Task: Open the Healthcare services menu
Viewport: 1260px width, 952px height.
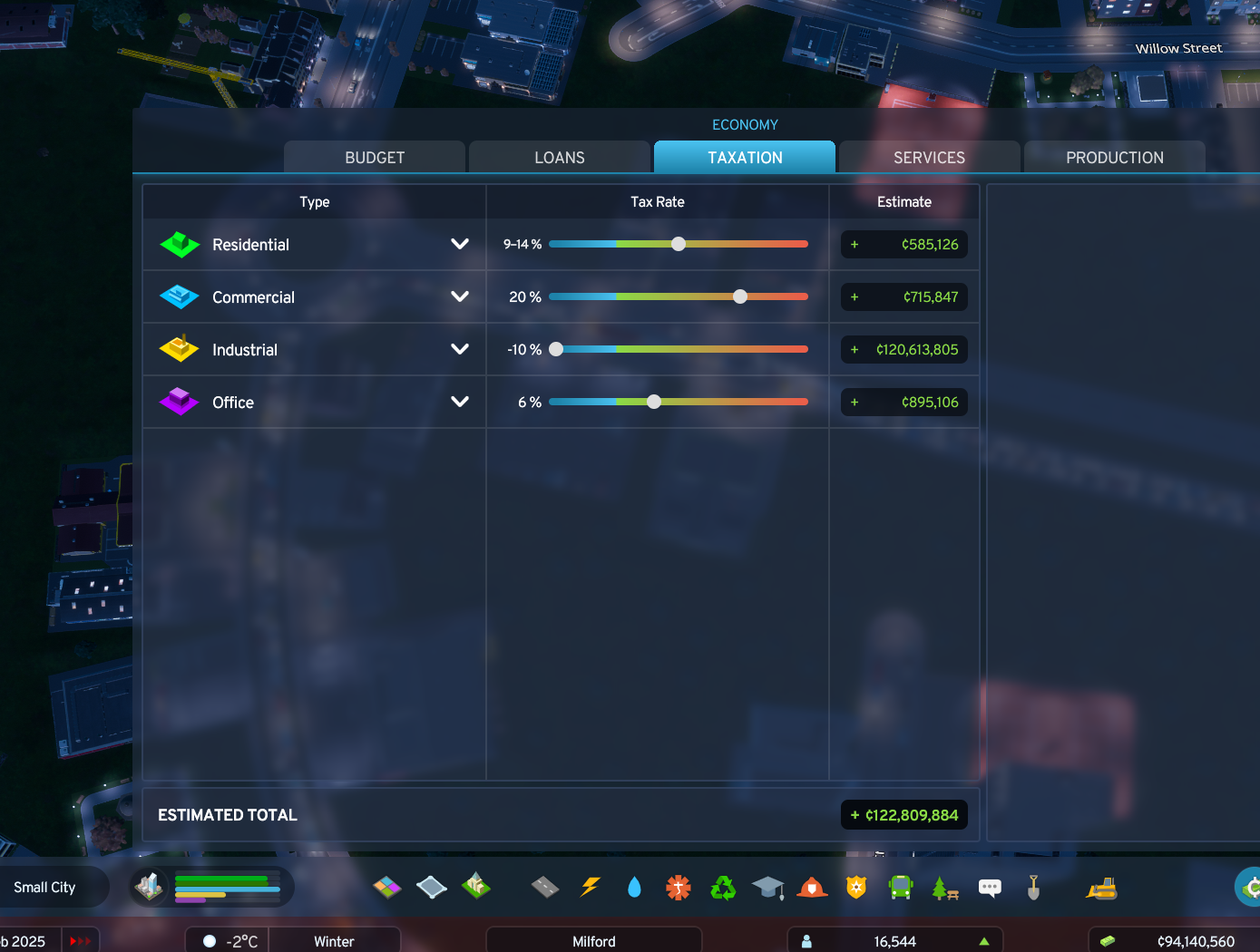Action: [x=678, y=888]
